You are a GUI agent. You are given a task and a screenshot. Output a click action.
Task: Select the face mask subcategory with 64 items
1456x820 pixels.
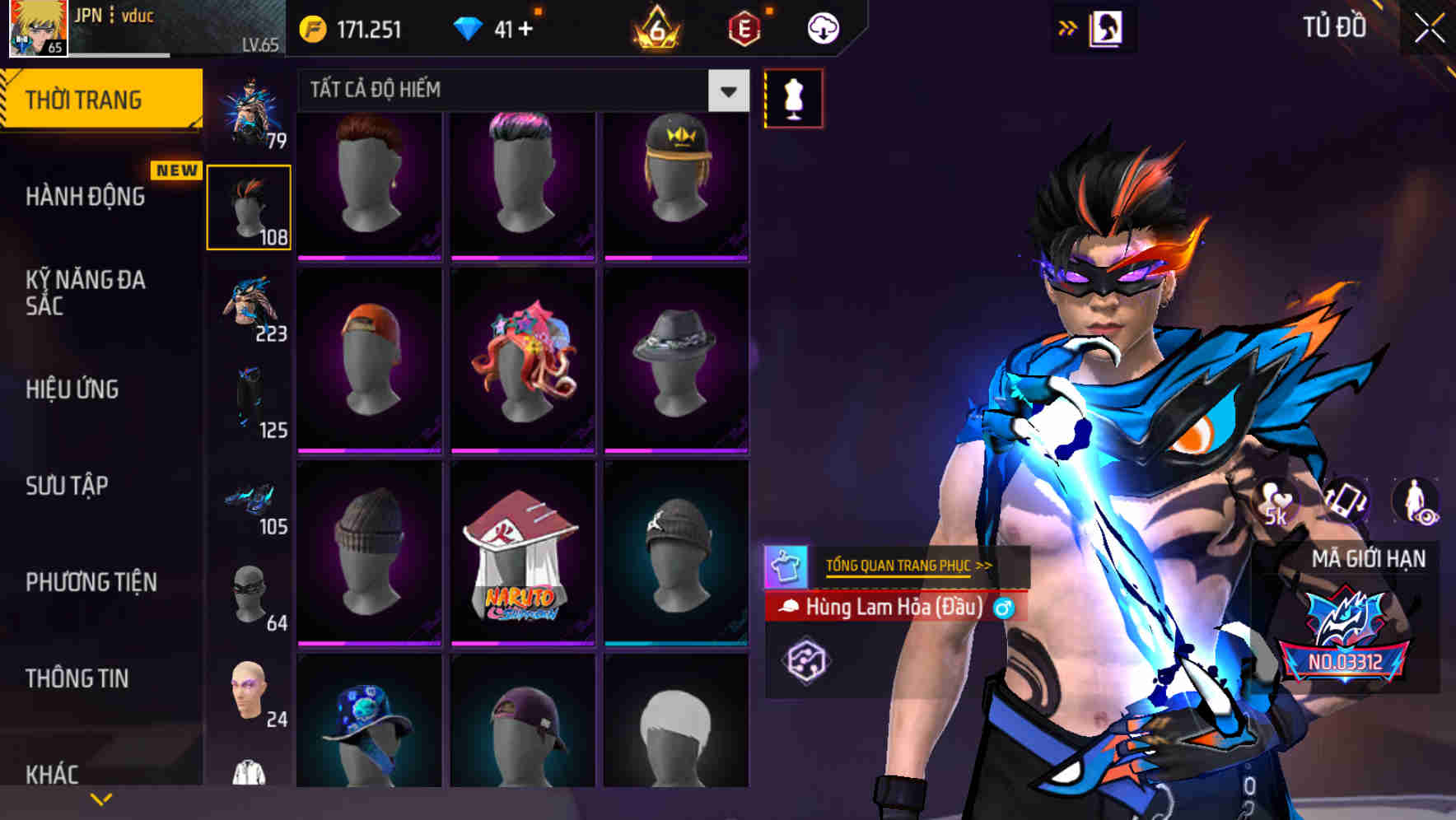[250, 595]
